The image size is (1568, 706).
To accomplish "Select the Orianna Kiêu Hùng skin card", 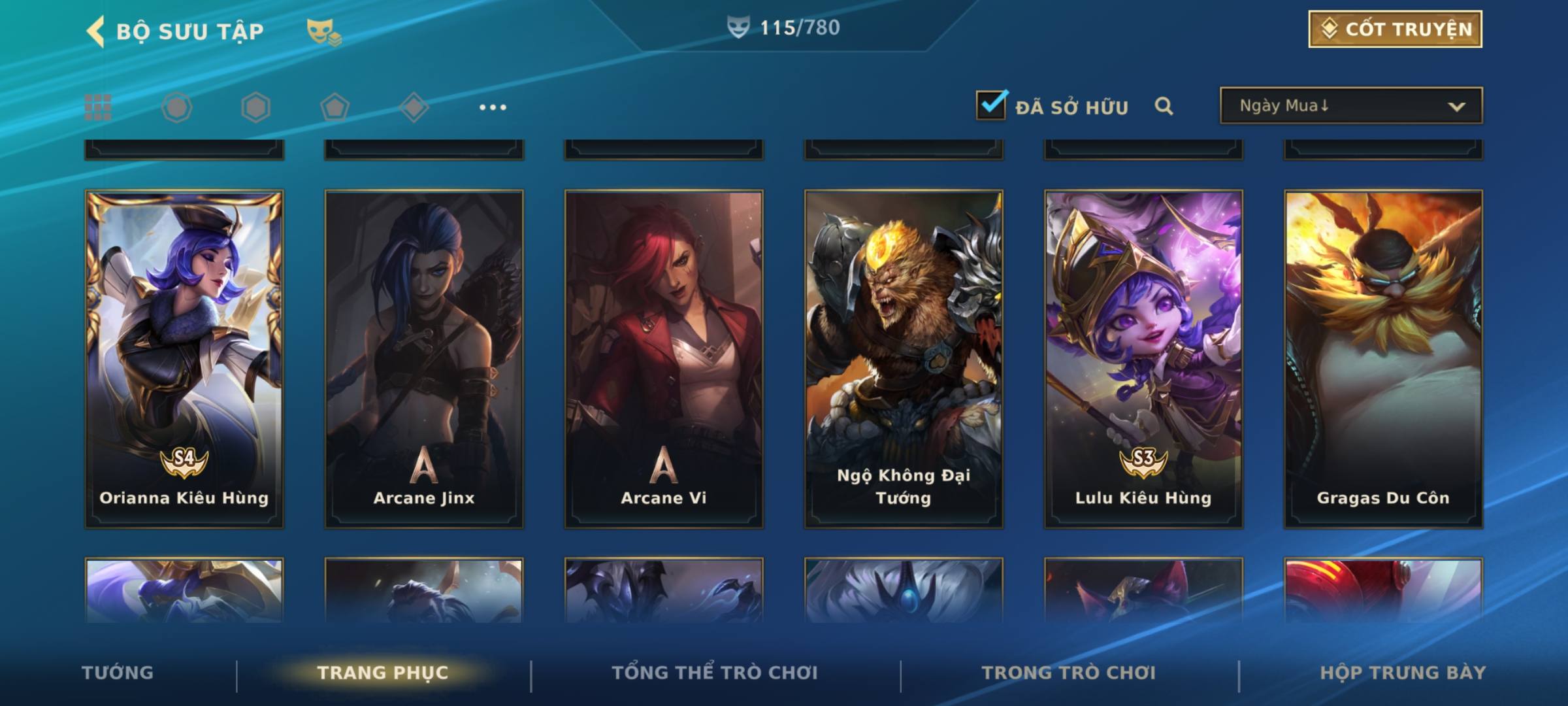I will (184, 358).
